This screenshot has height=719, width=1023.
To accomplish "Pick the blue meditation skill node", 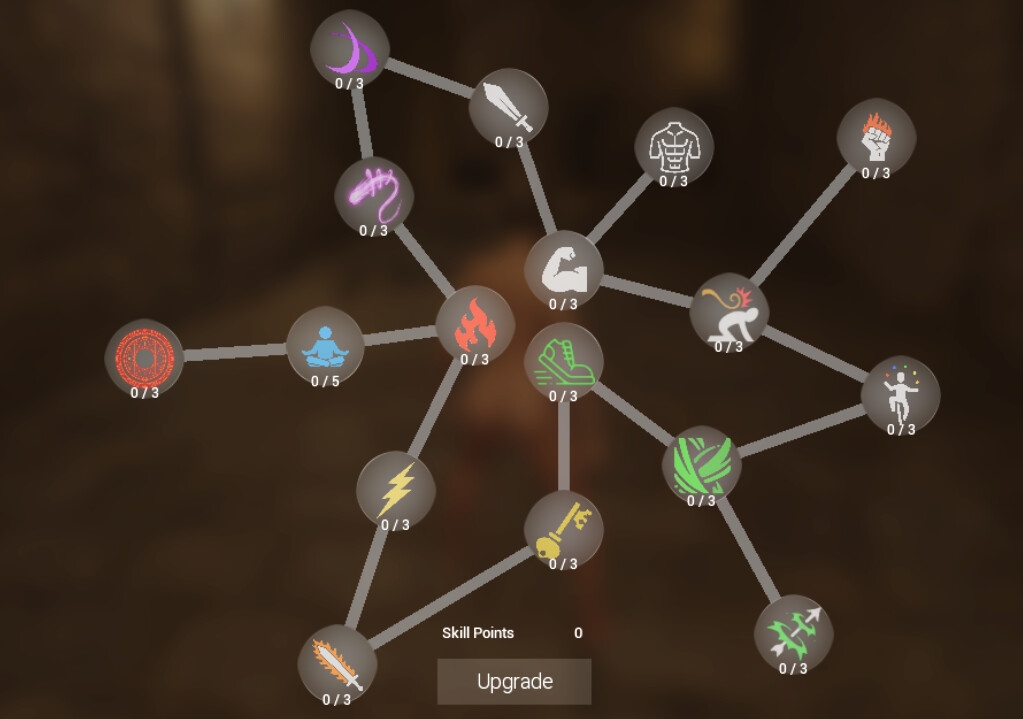I will pos(325,346).
